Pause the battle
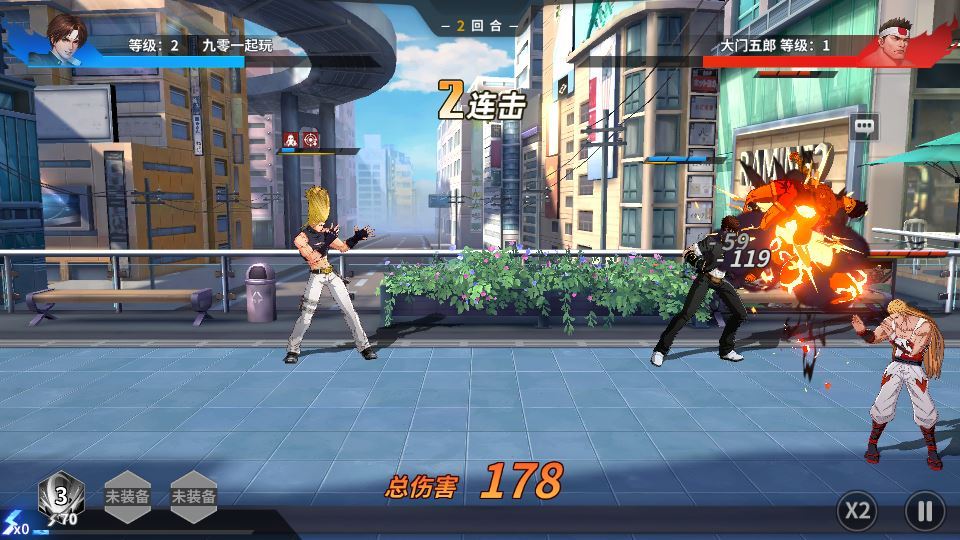This screenshot has height=540, width=960. (924, 511)
